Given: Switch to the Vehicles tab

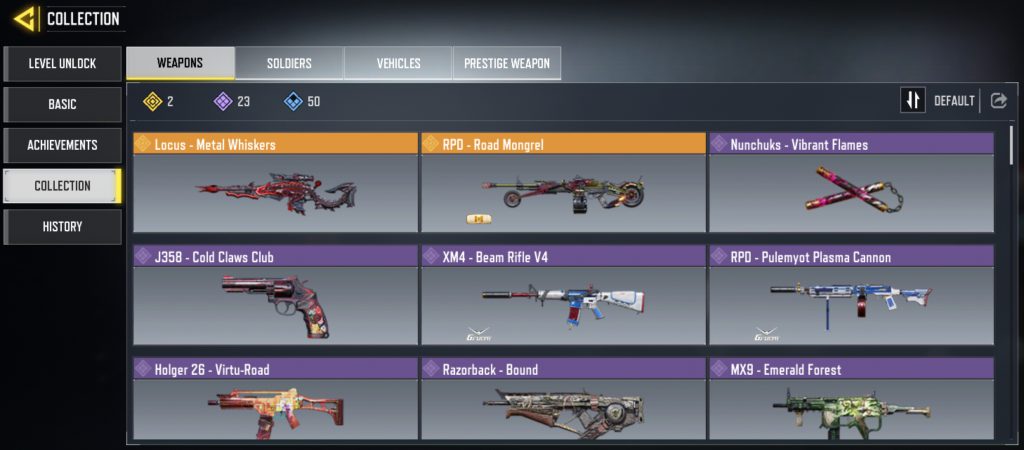Looking at the screenshot, I should (398, 63).
